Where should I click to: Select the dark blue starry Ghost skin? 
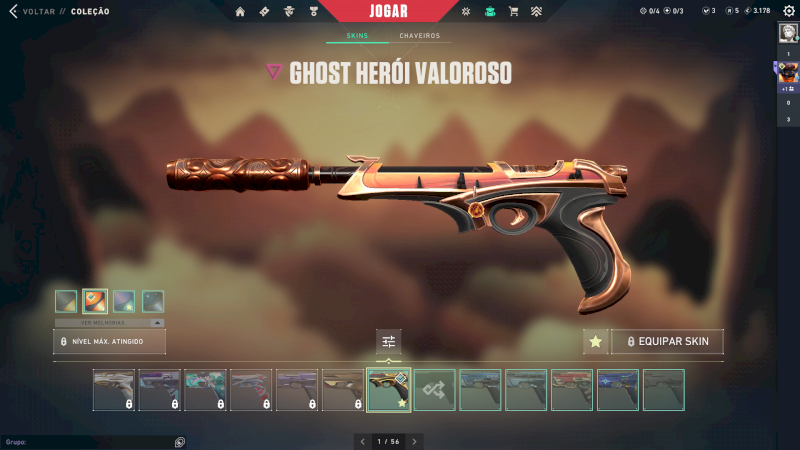point(618,390)
